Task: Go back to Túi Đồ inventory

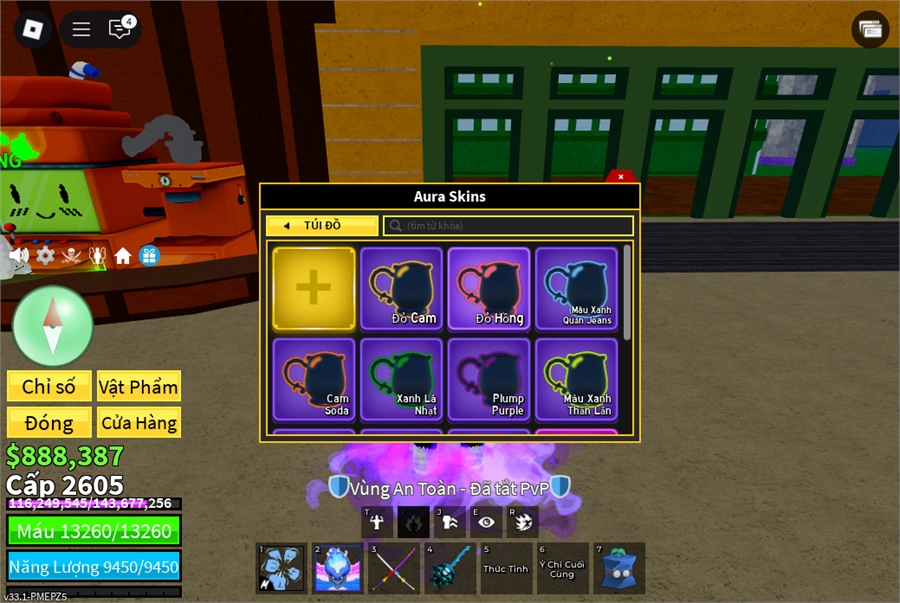Action: click(x=321, y=226)
